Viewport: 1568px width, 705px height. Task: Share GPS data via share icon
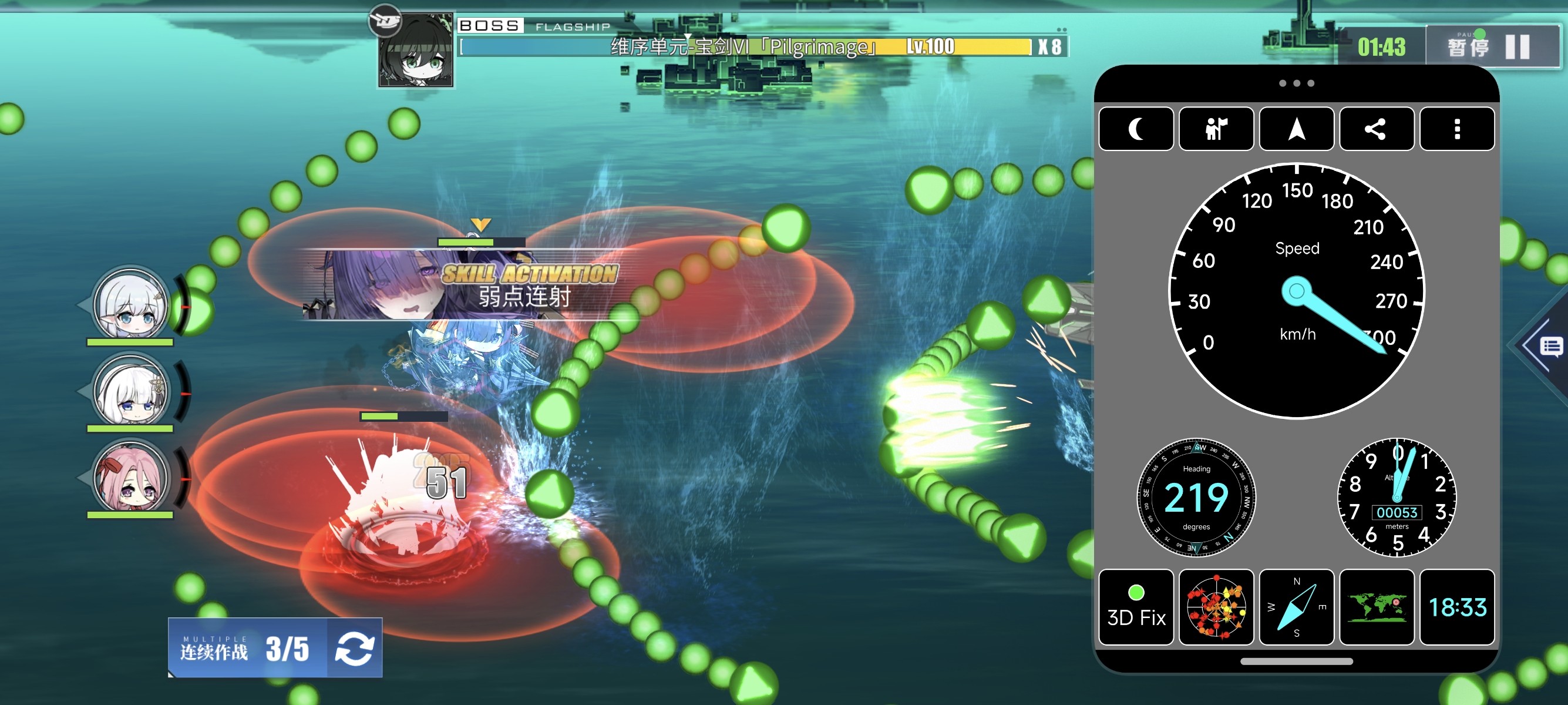[x=1375, y=129]
